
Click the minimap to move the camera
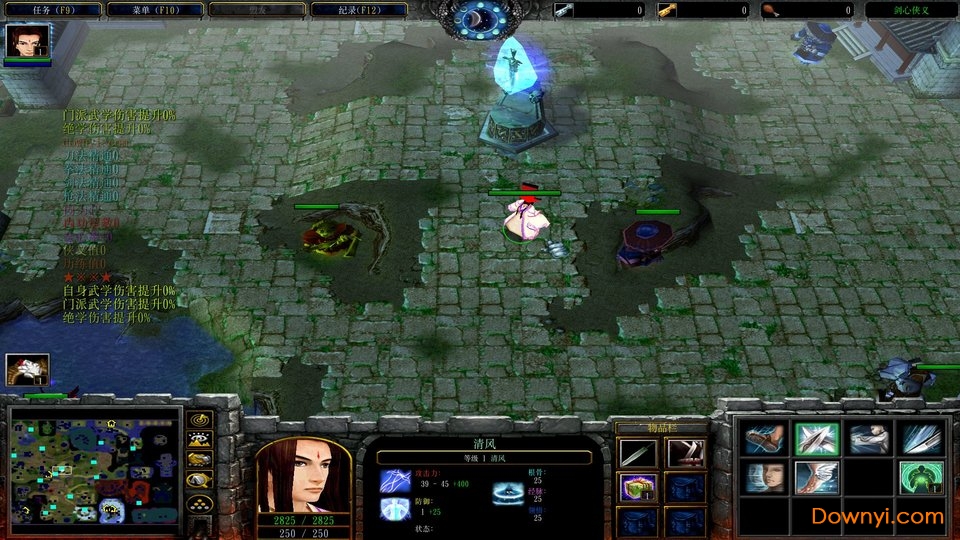[x=95, y=465]
